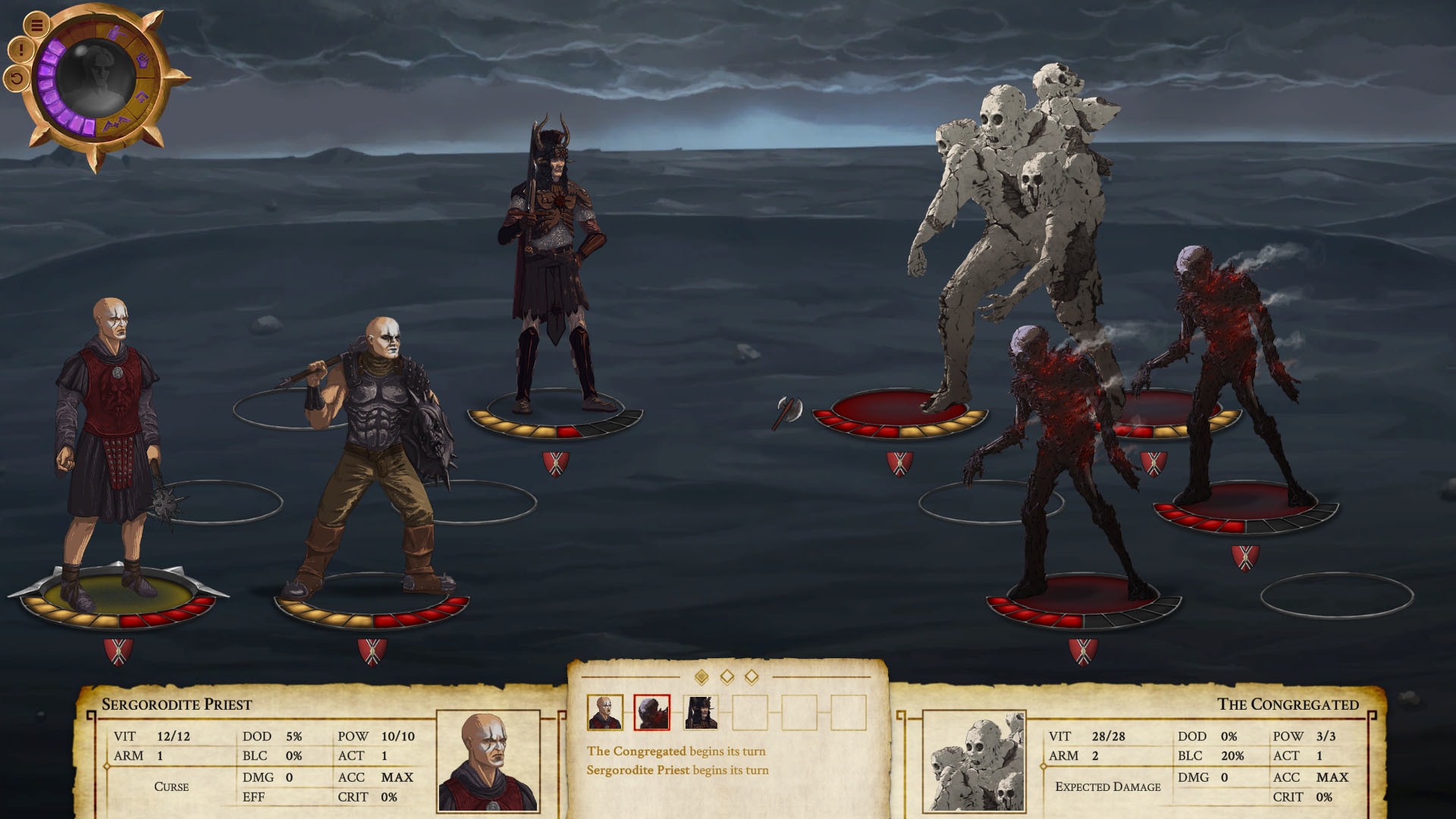The width and height of the screenshot is (1456, 819).
Task: Click the Sergorodite Priest portrait in left panel
Action: pyautogui.click(x=490, y=761)
